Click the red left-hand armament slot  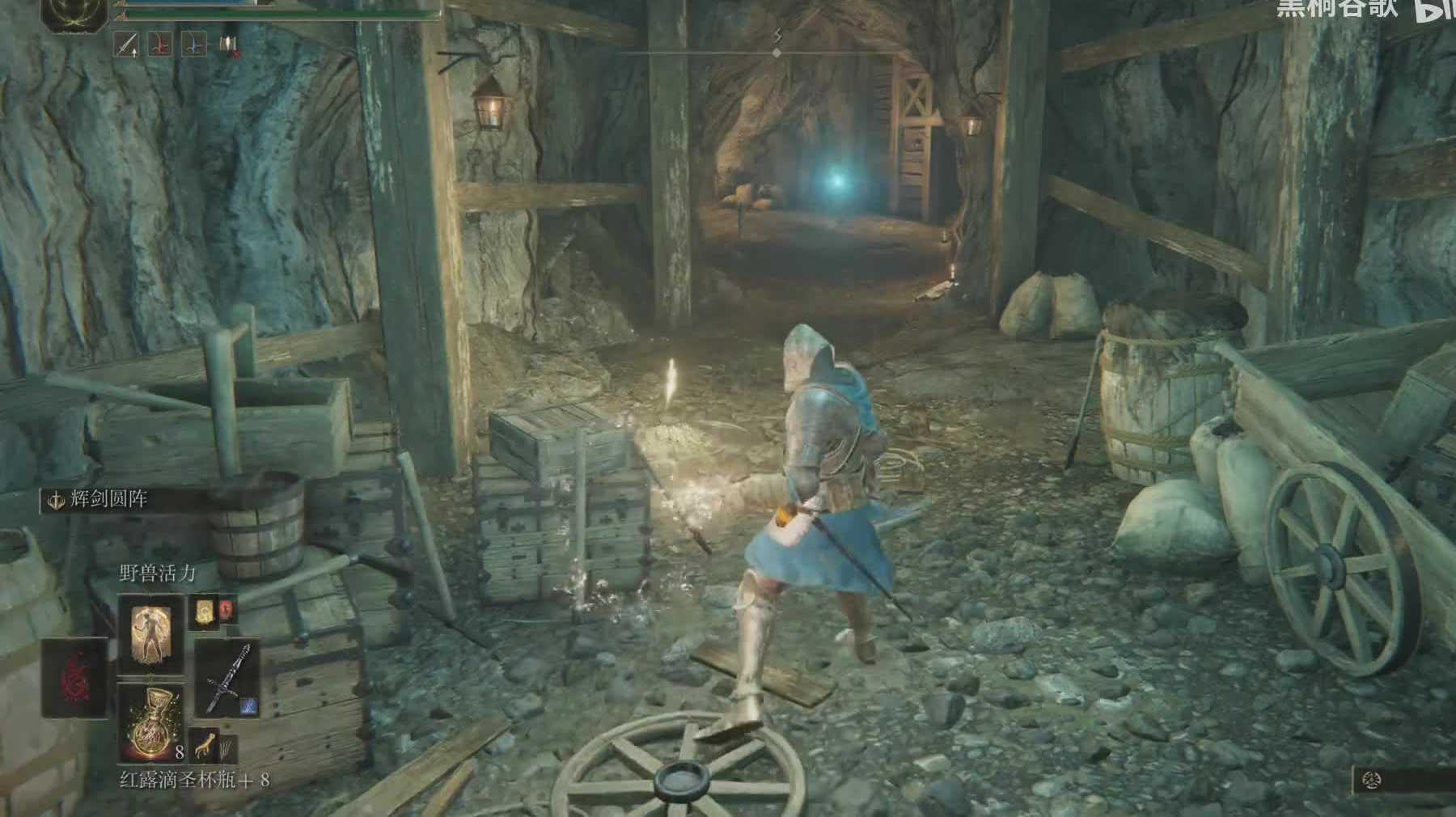coord(74,676)
